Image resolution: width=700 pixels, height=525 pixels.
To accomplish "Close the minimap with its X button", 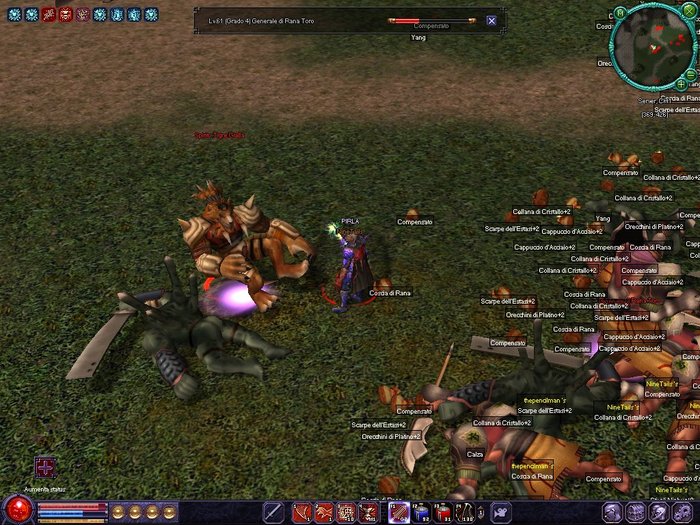I will pyautogui.click(x=689, y=10).
